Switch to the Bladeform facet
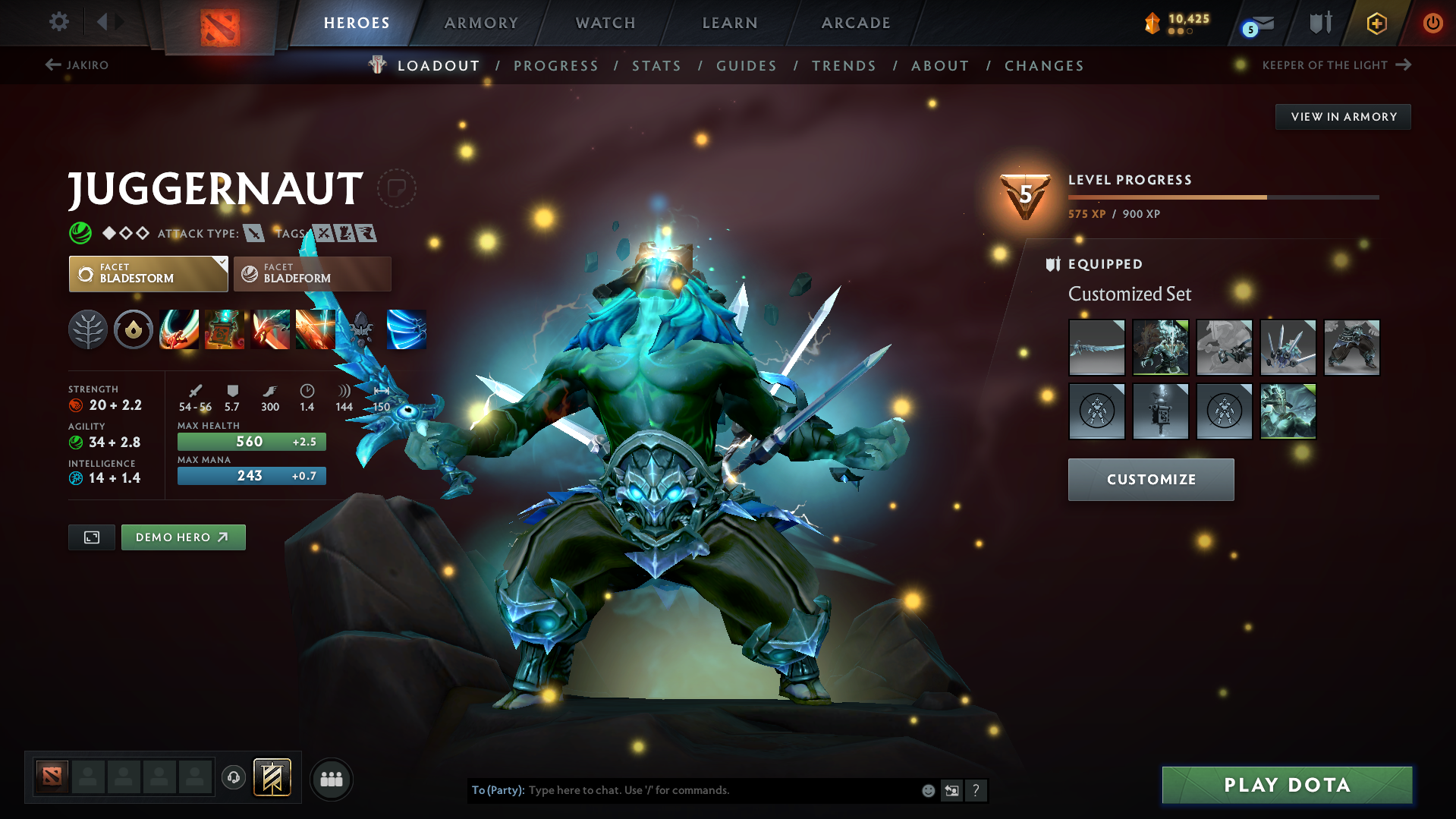This screenshot has height=819, width=1456. pyautogui.click(x=311, y=273)
